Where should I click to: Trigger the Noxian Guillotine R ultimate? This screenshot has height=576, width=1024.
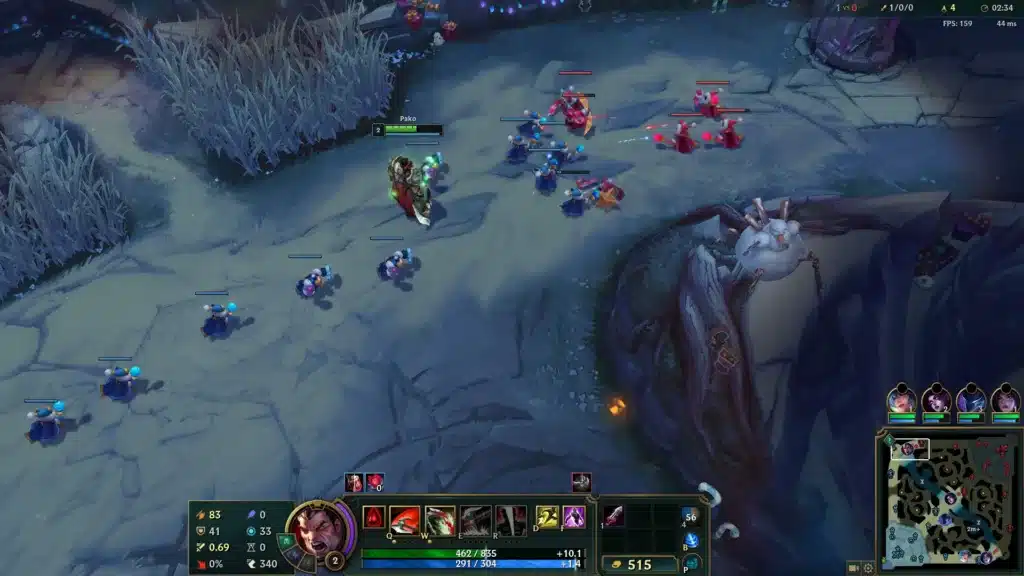511,519
